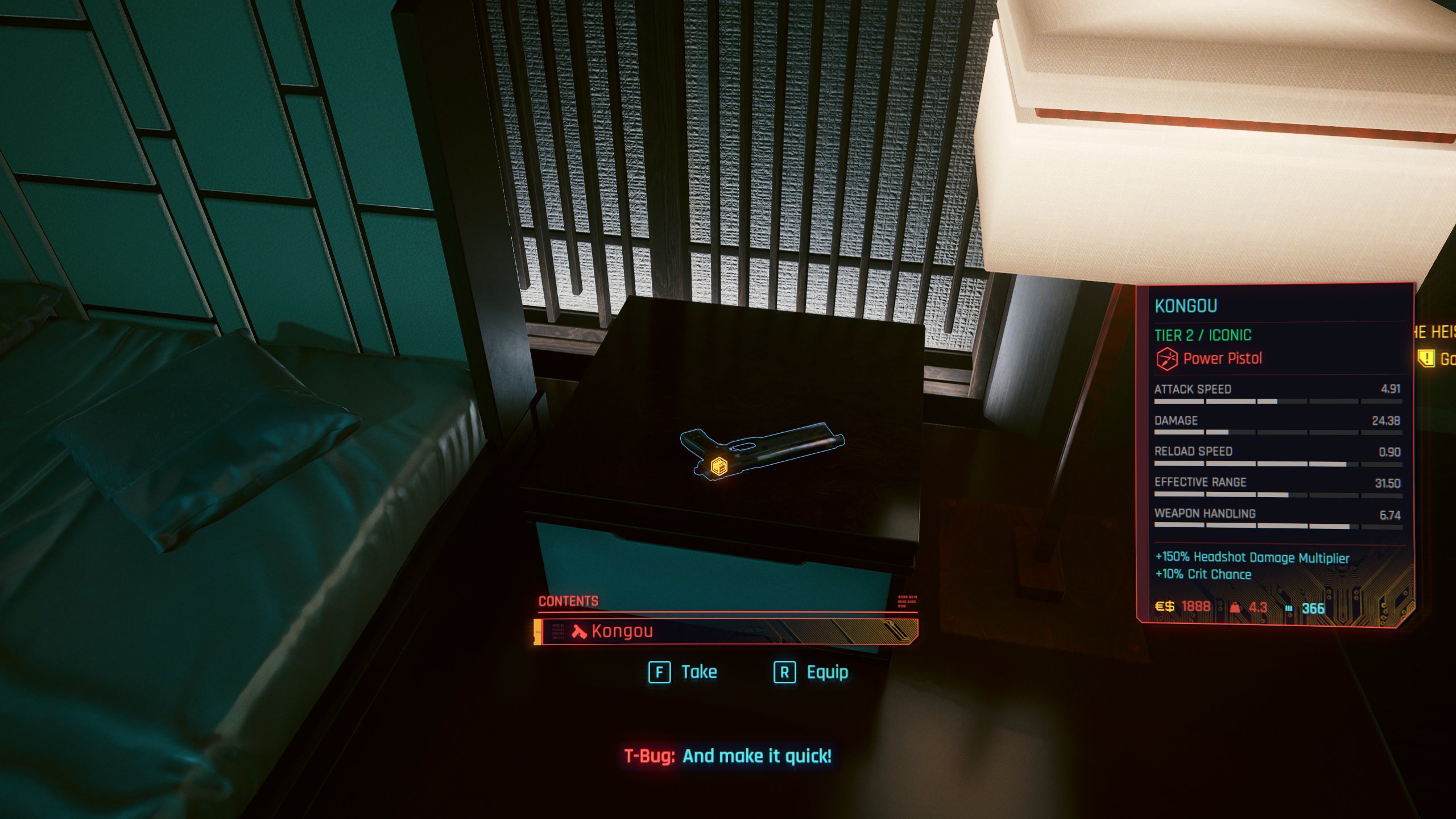Click the R key prompt icon
This screenshot has height=819, width=1456.
784,672
